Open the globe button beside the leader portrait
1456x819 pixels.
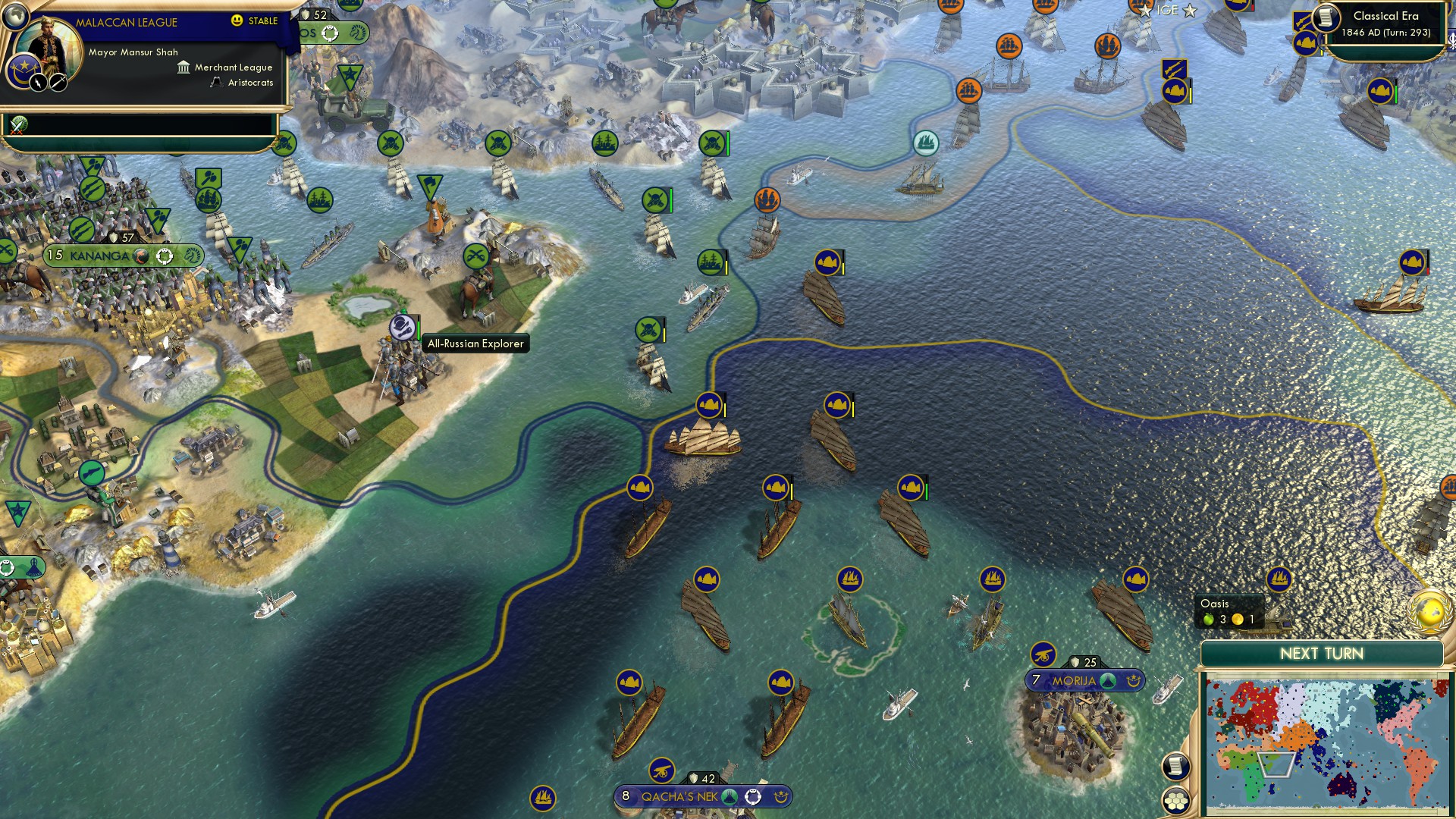(15, 17)
